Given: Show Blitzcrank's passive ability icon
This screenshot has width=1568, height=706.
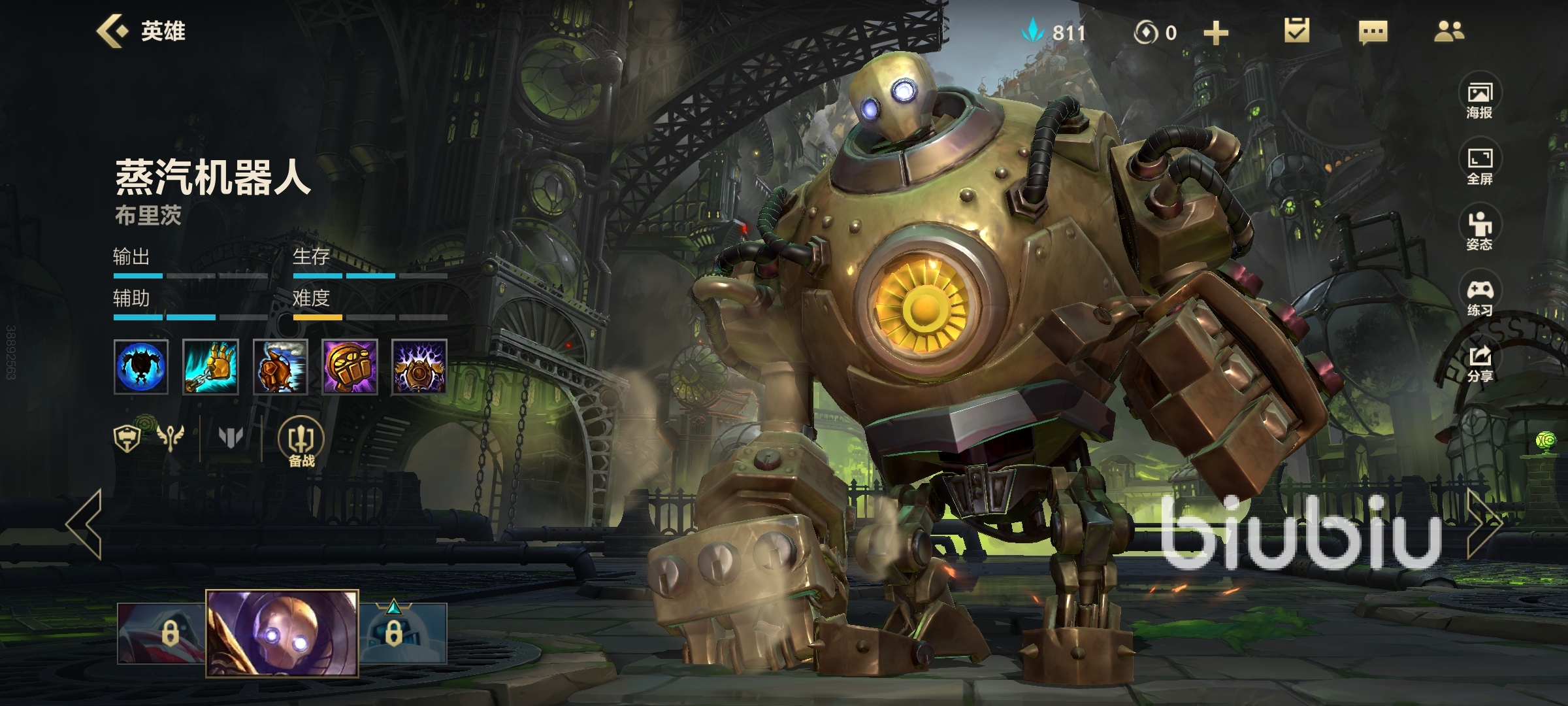Looking at the screenshot, I should click(141, 366).
